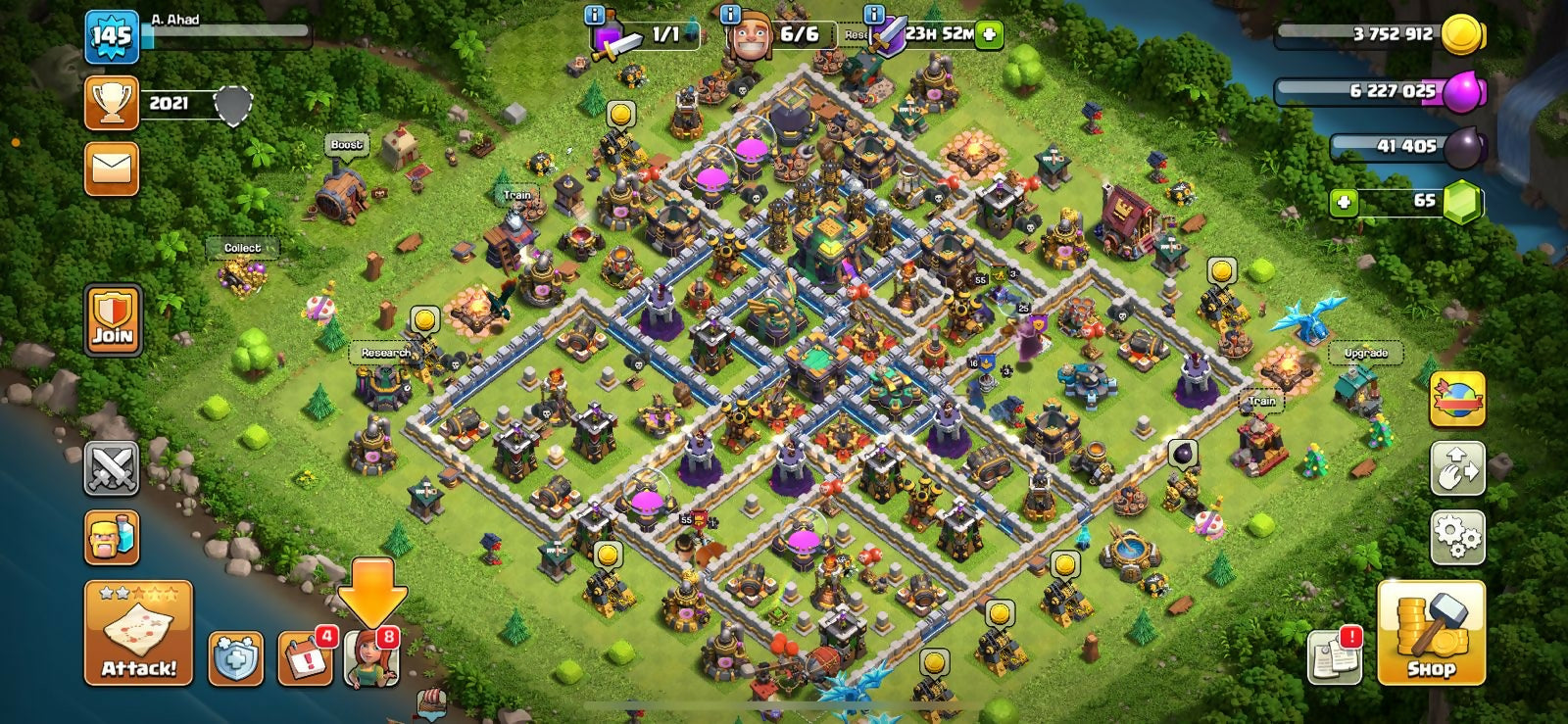Open the crossed swords battle log
Viewport: 1568px width, 724px height.
point(112,468)
